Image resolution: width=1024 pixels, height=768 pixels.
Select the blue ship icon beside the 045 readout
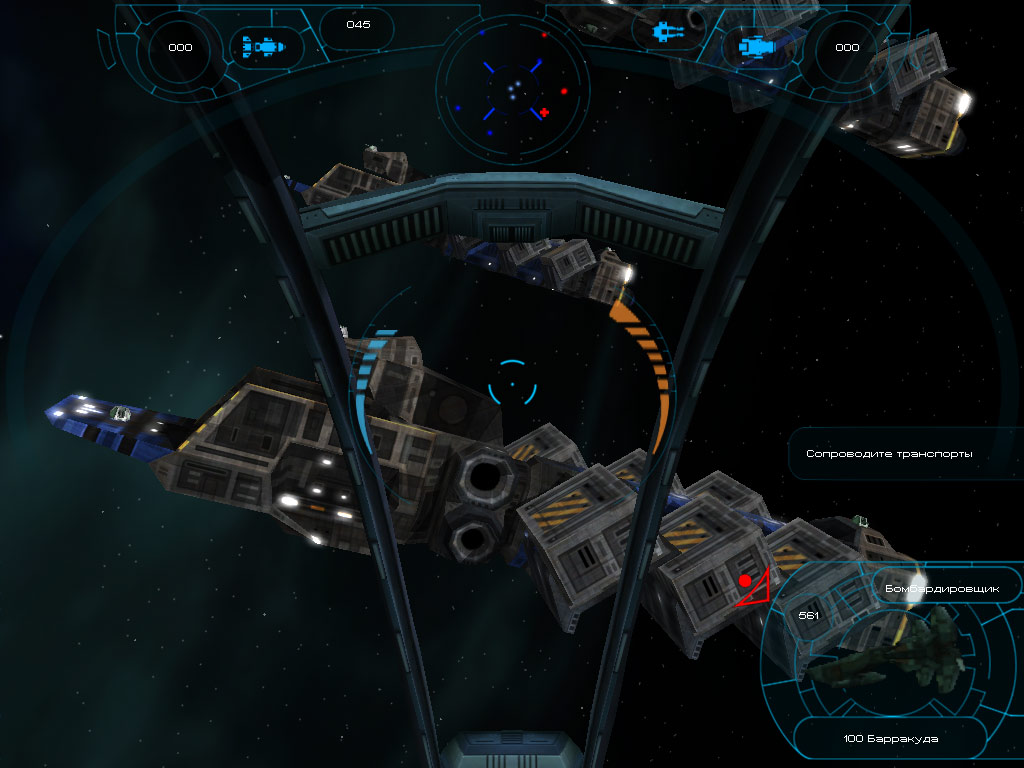pos(264,46)
